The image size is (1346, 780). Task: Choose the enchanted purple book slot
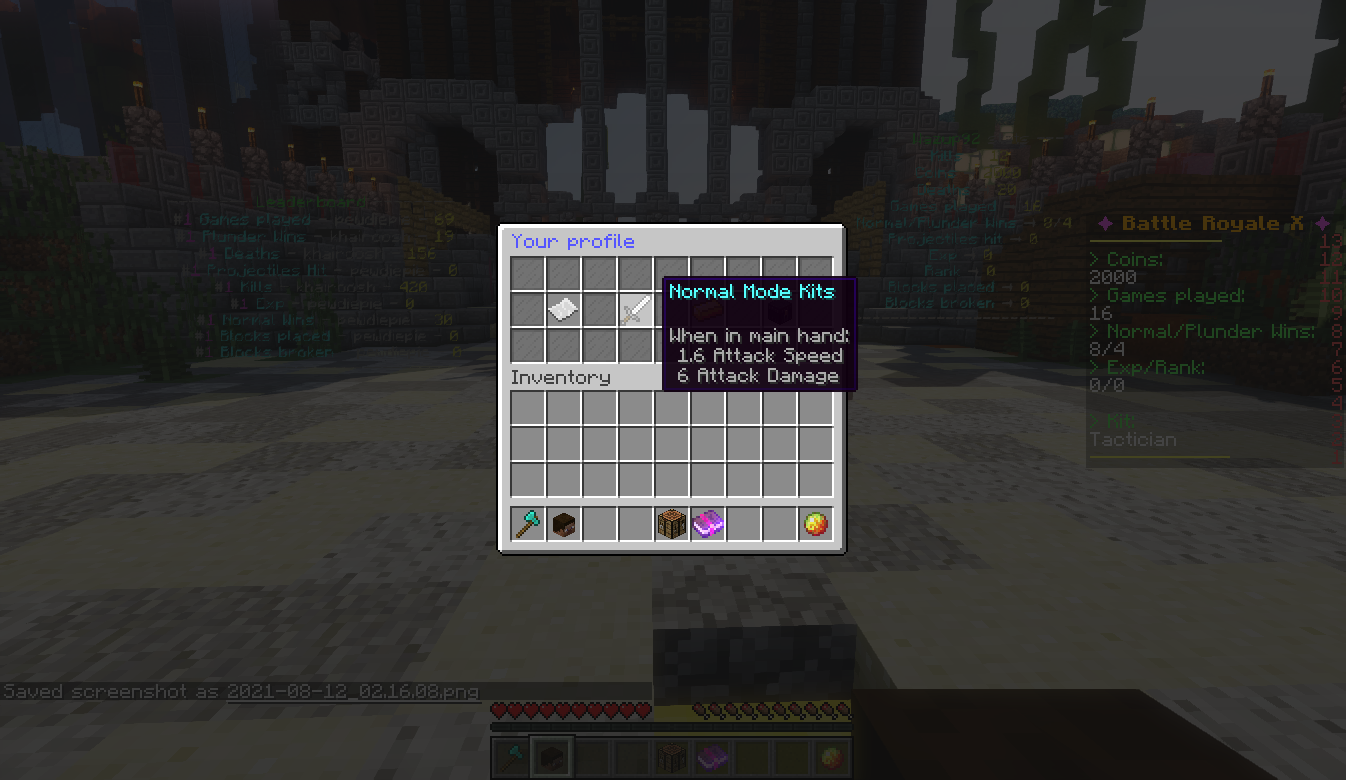point(708,524)
